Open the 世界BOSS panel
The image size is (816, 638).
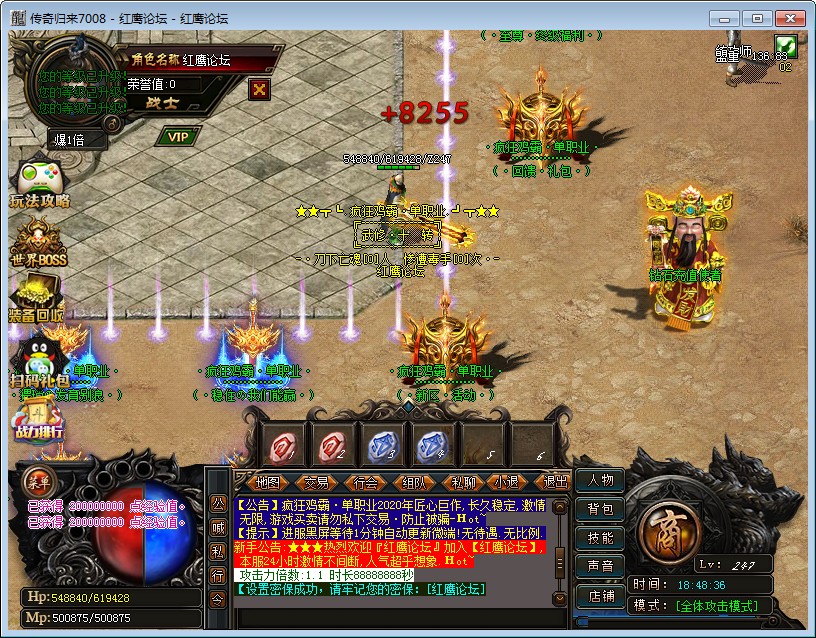pos(37,245)
